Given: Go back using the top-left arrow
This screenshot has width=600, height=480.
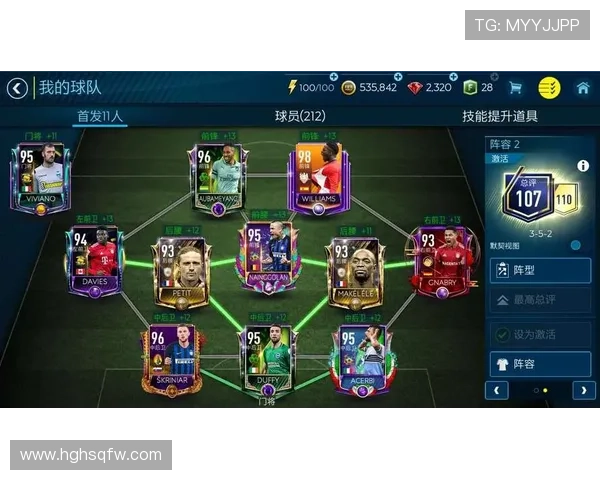Looking at the screenshot, I should tap(17, 88).
